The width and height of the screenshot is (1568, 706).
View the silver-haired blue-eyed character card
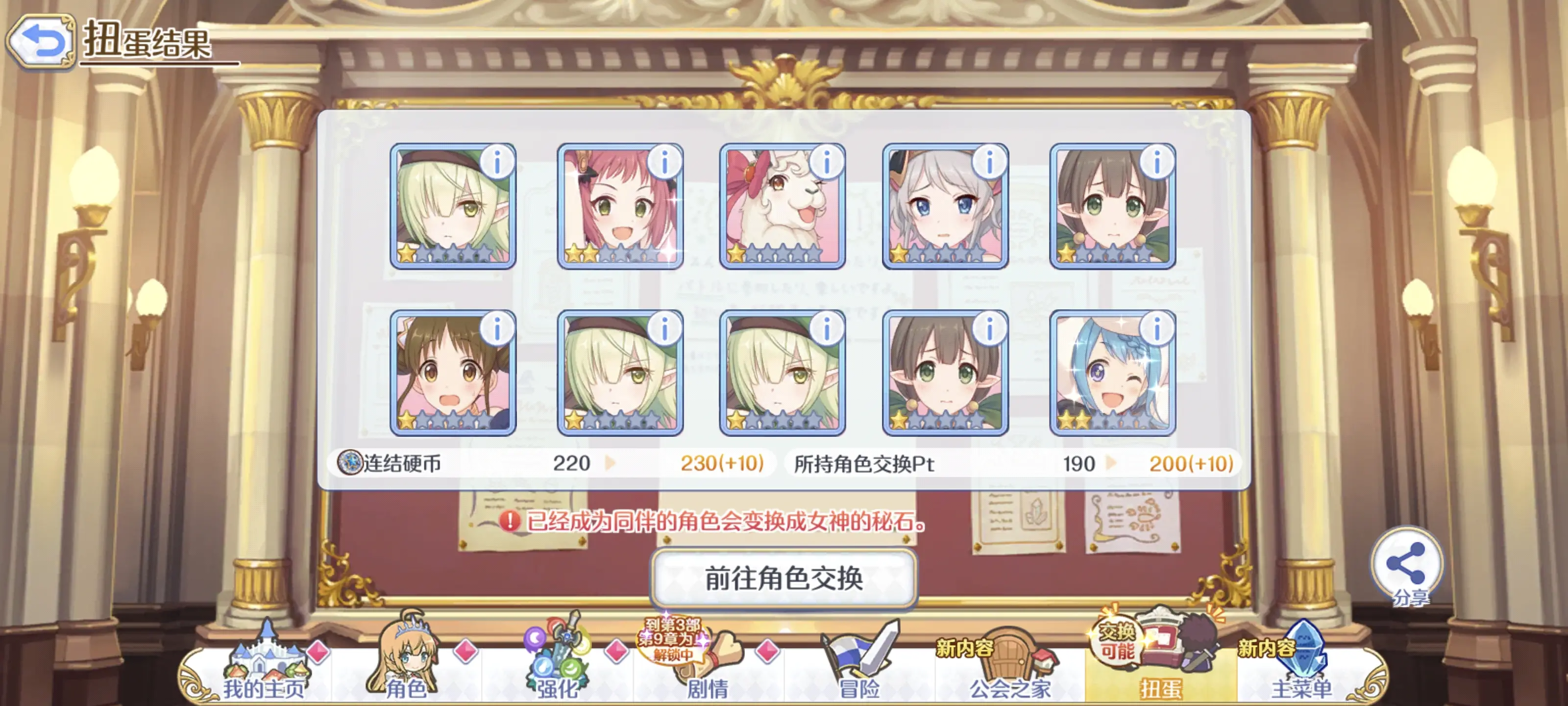(945, 206)
